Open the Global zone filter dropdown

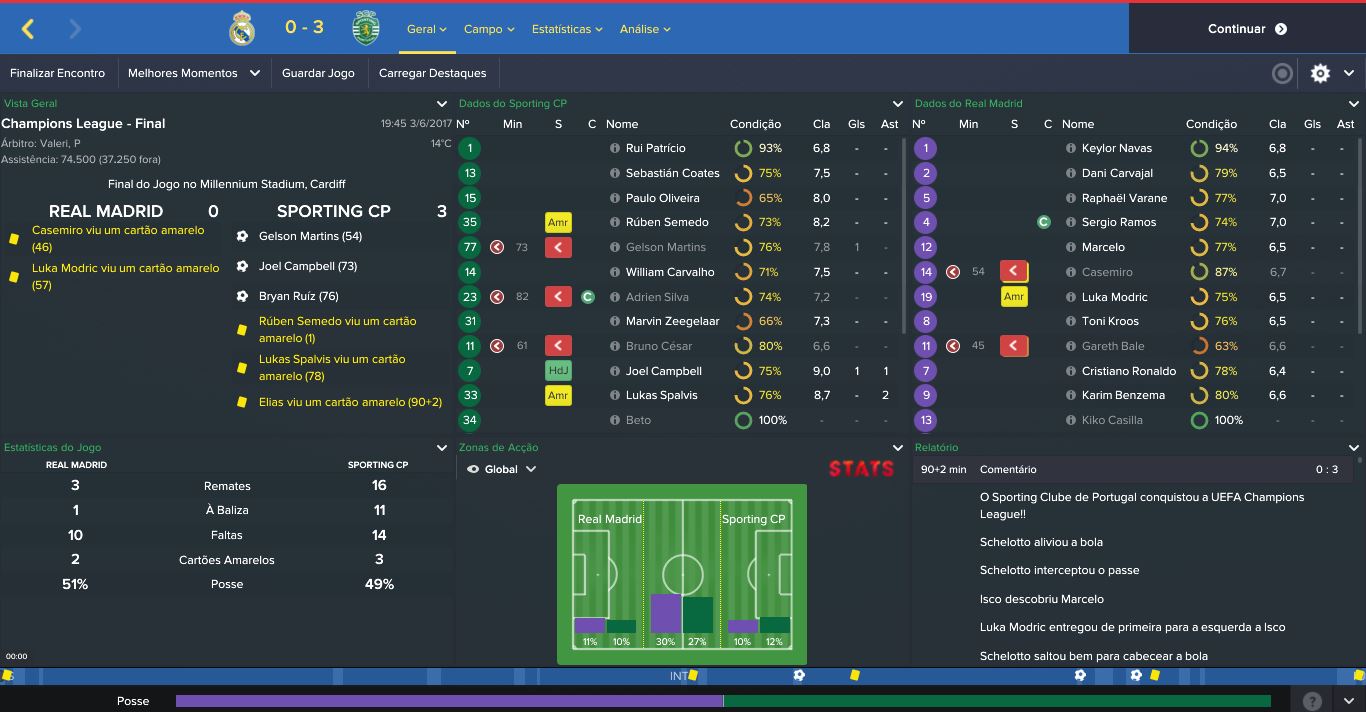tap(502, 469)
